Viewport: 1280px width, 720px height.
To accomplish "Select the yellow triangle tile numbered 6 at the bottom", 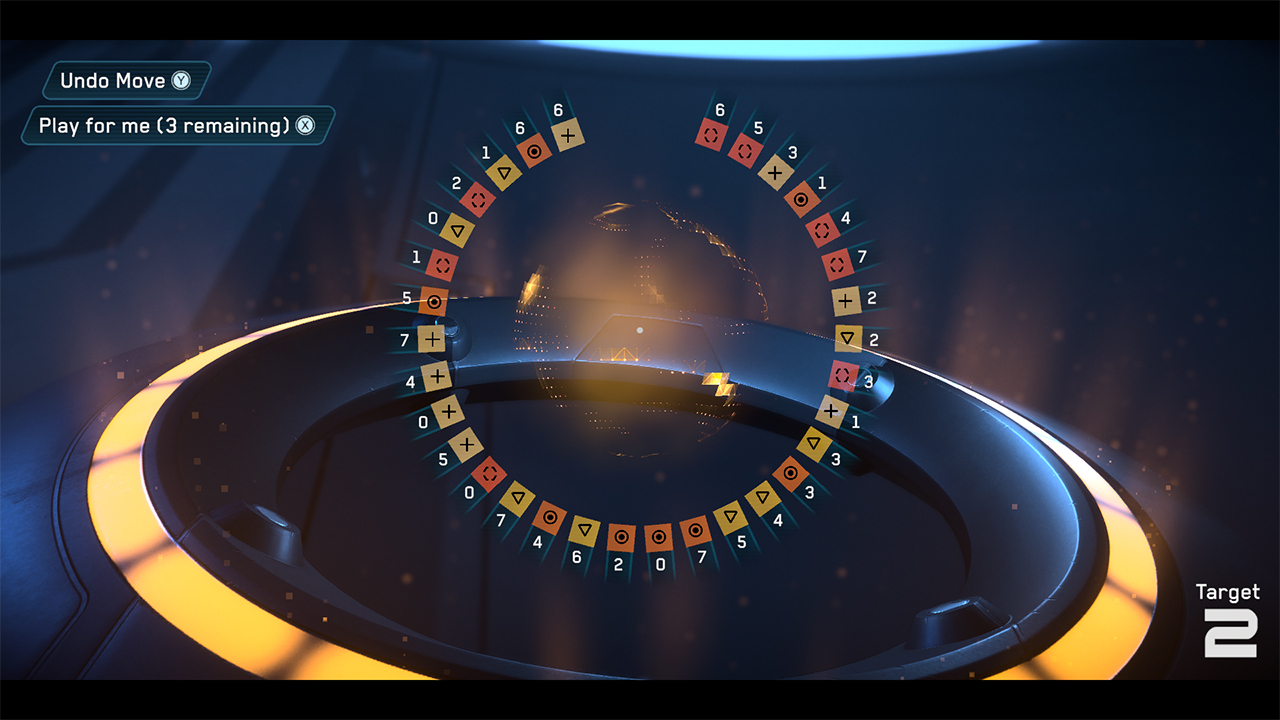I will click(x=584, y=529).
